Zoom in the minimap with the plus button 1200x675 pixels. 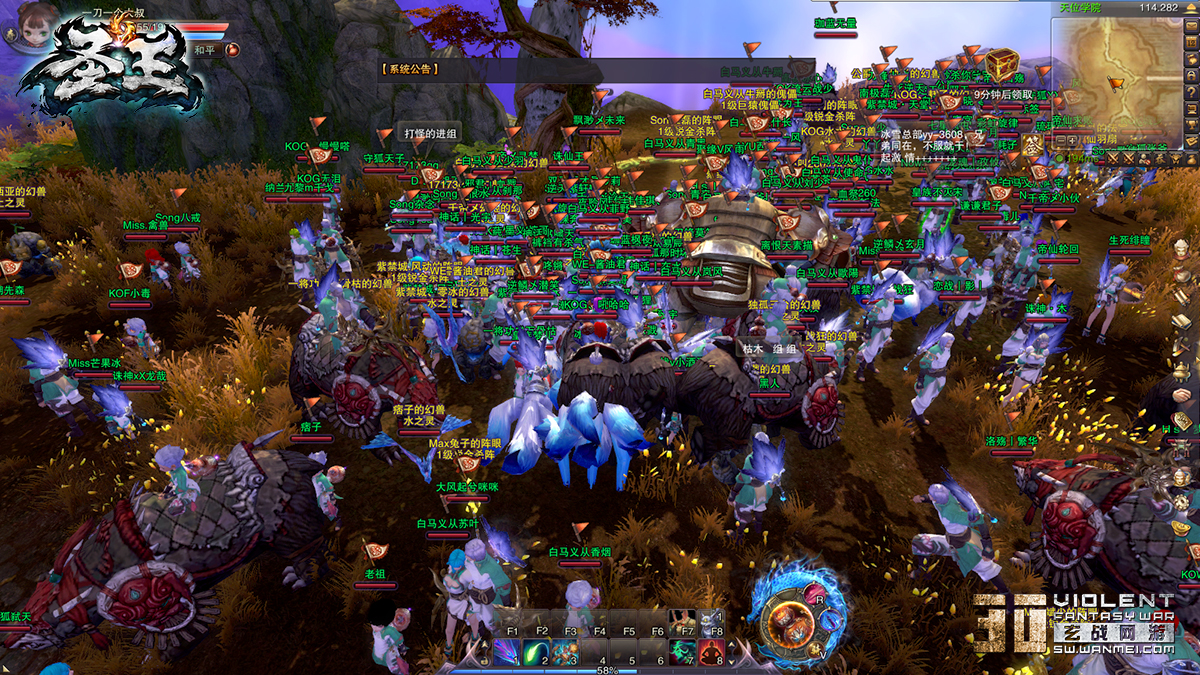click(x=1071, y=142)
